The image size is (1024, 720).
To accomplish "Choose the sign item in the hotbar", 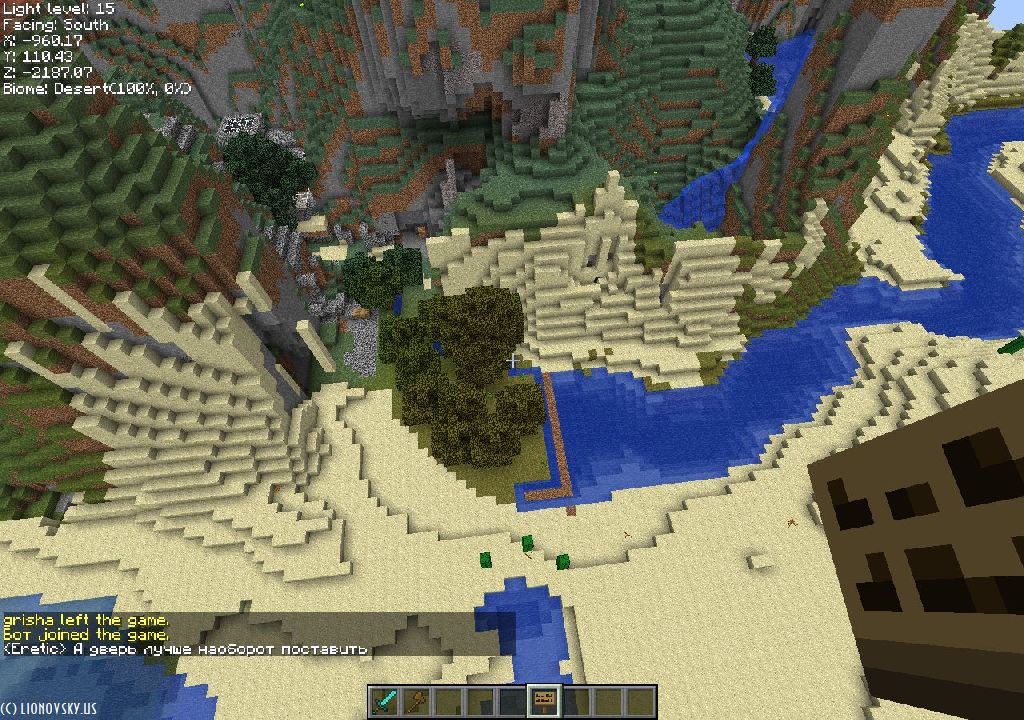I will (x=545, y=701).
